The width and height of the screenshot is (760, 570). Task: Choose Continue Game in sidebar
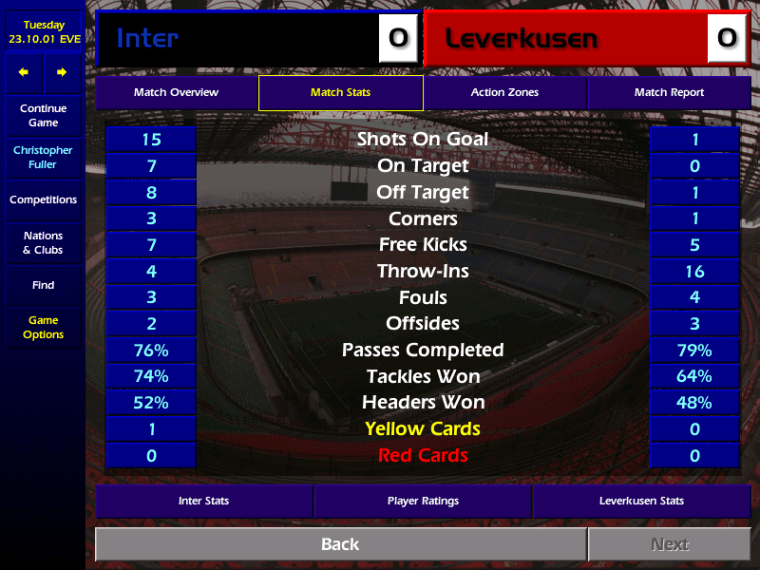tap(43, 115)
